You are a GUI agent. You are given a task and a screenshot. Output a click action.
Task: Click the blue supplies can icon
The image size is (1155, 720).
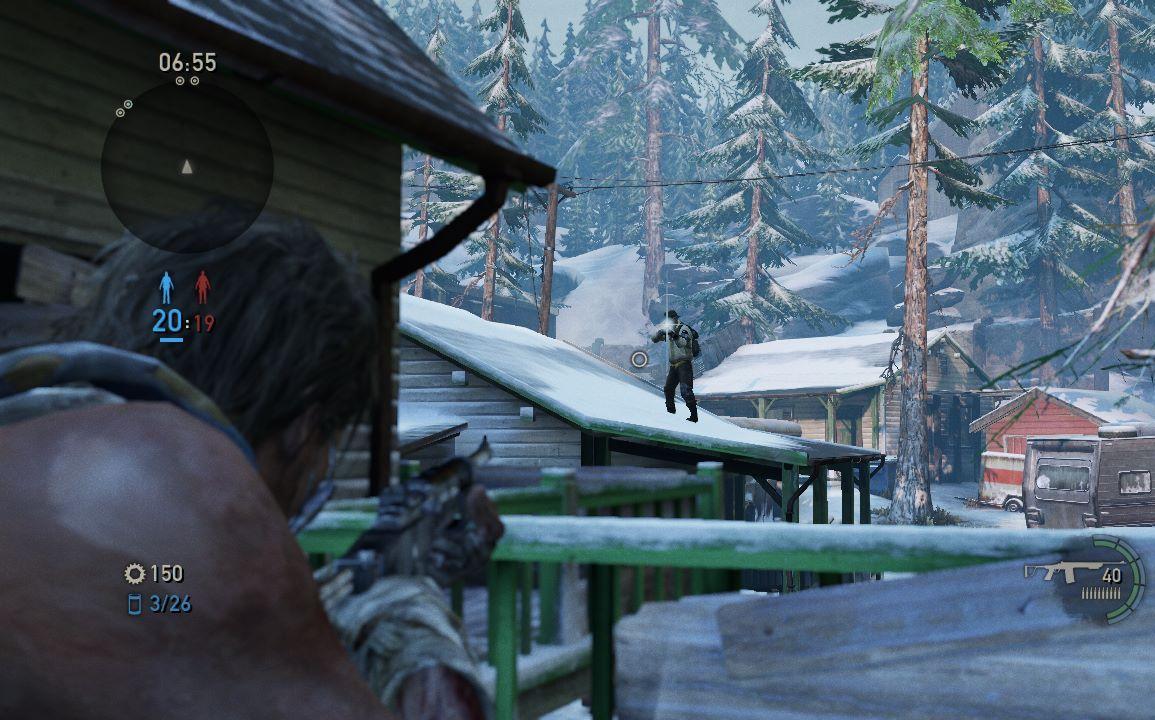(135, 603)
